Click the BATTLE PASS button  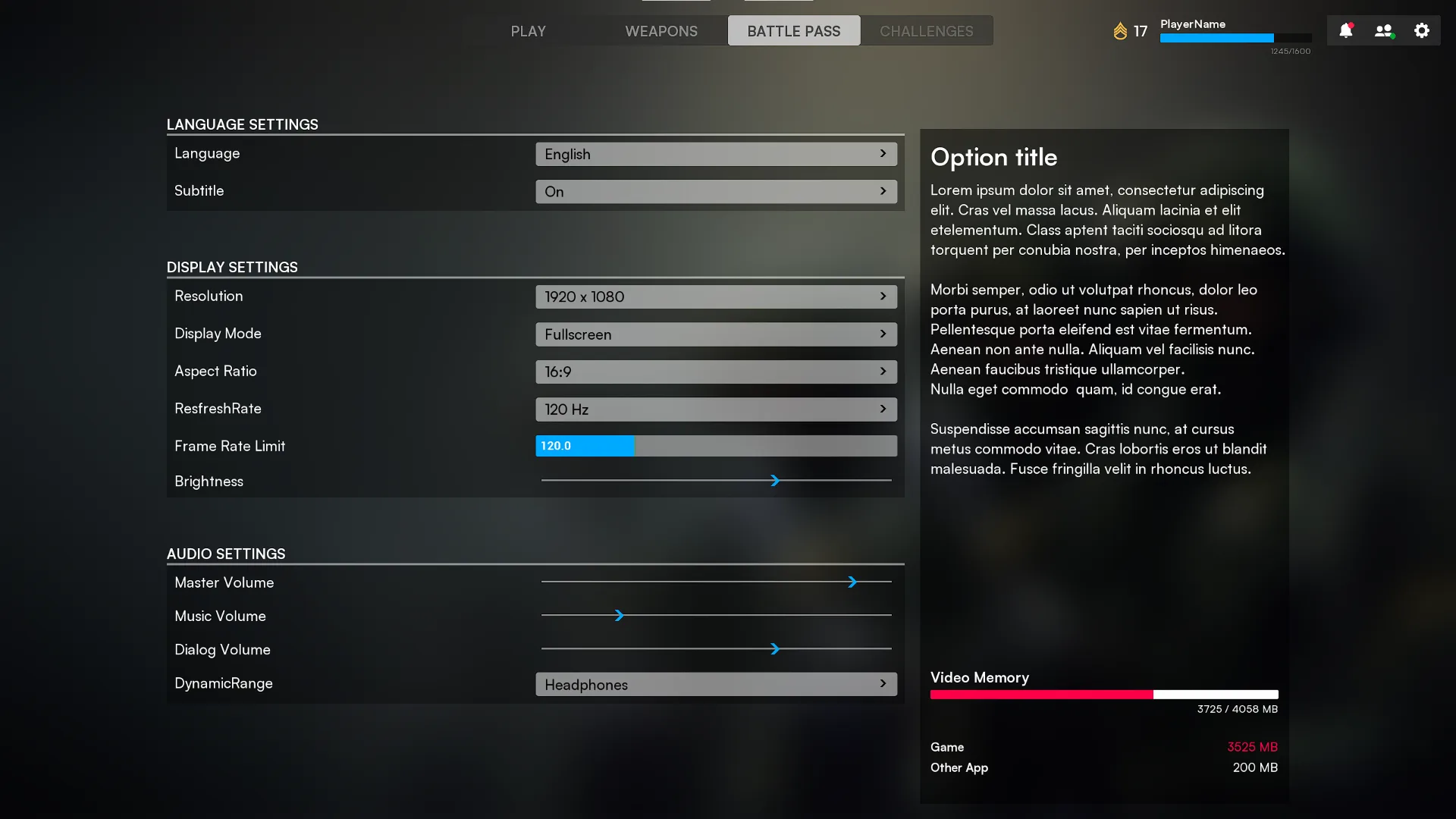coord(793,30)
